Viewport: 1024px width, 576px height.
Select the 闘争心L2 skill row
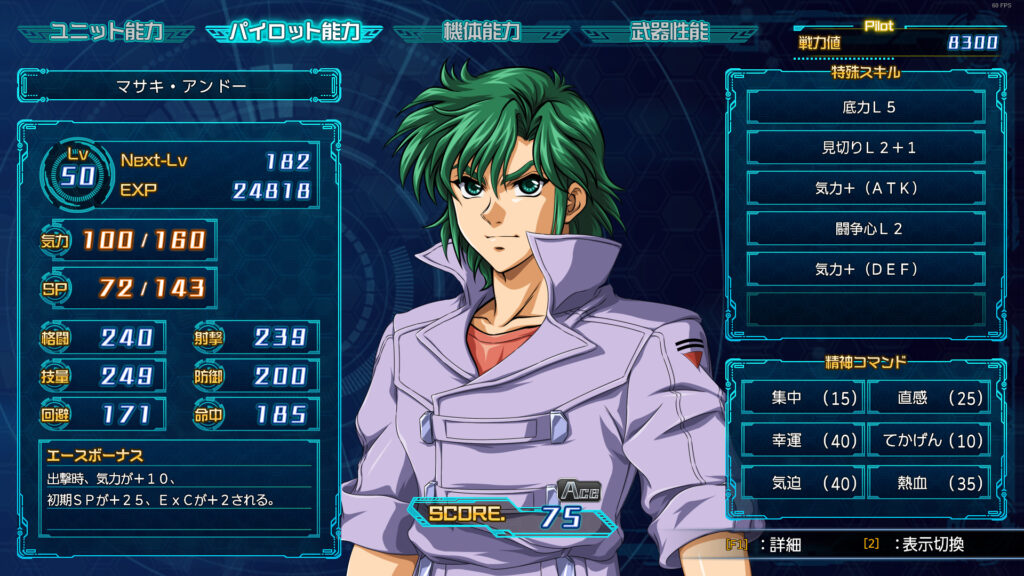click(866, 229)
